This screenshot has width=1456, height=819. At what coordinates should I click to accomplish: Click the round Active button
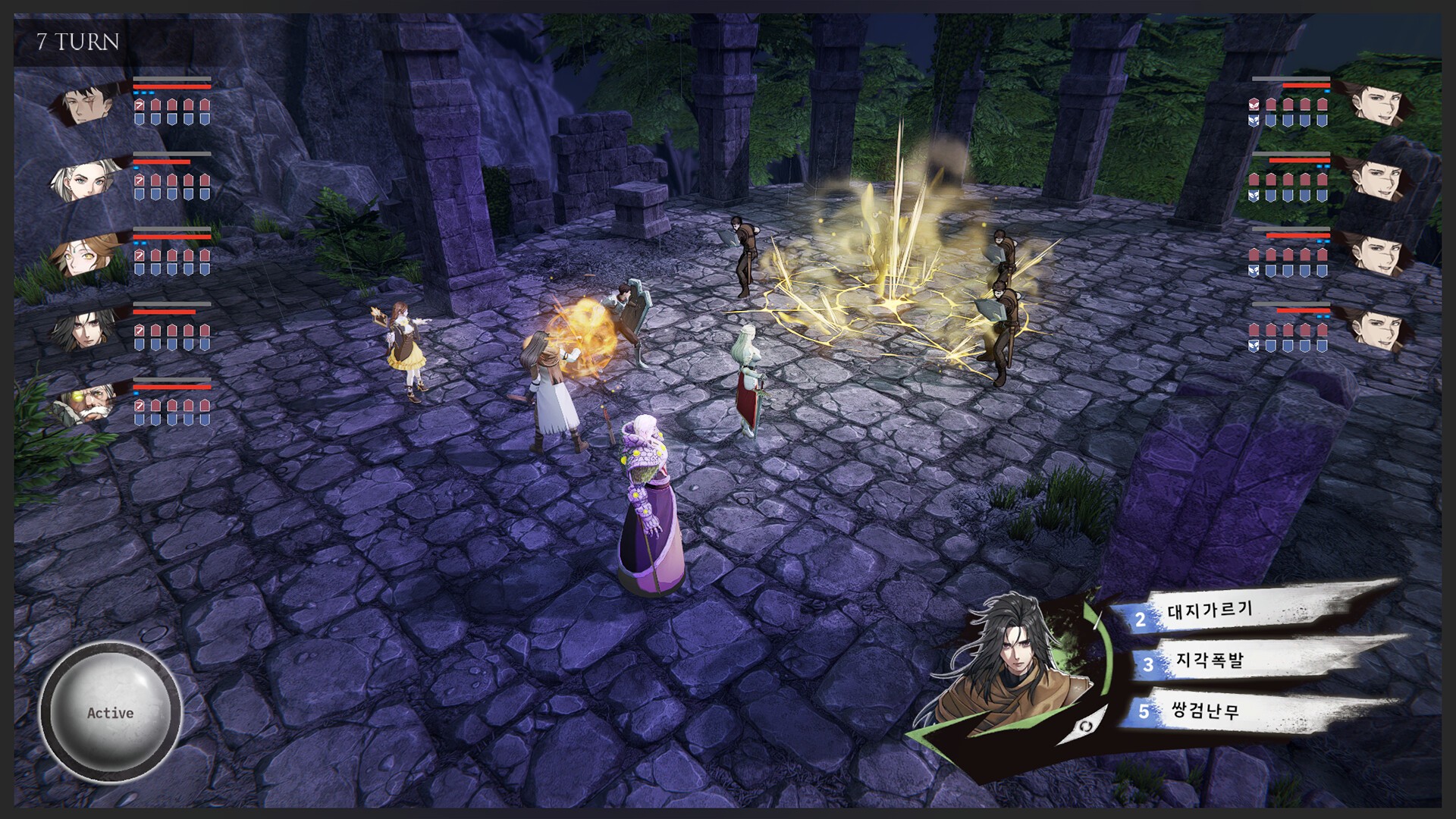coord(110,713)
